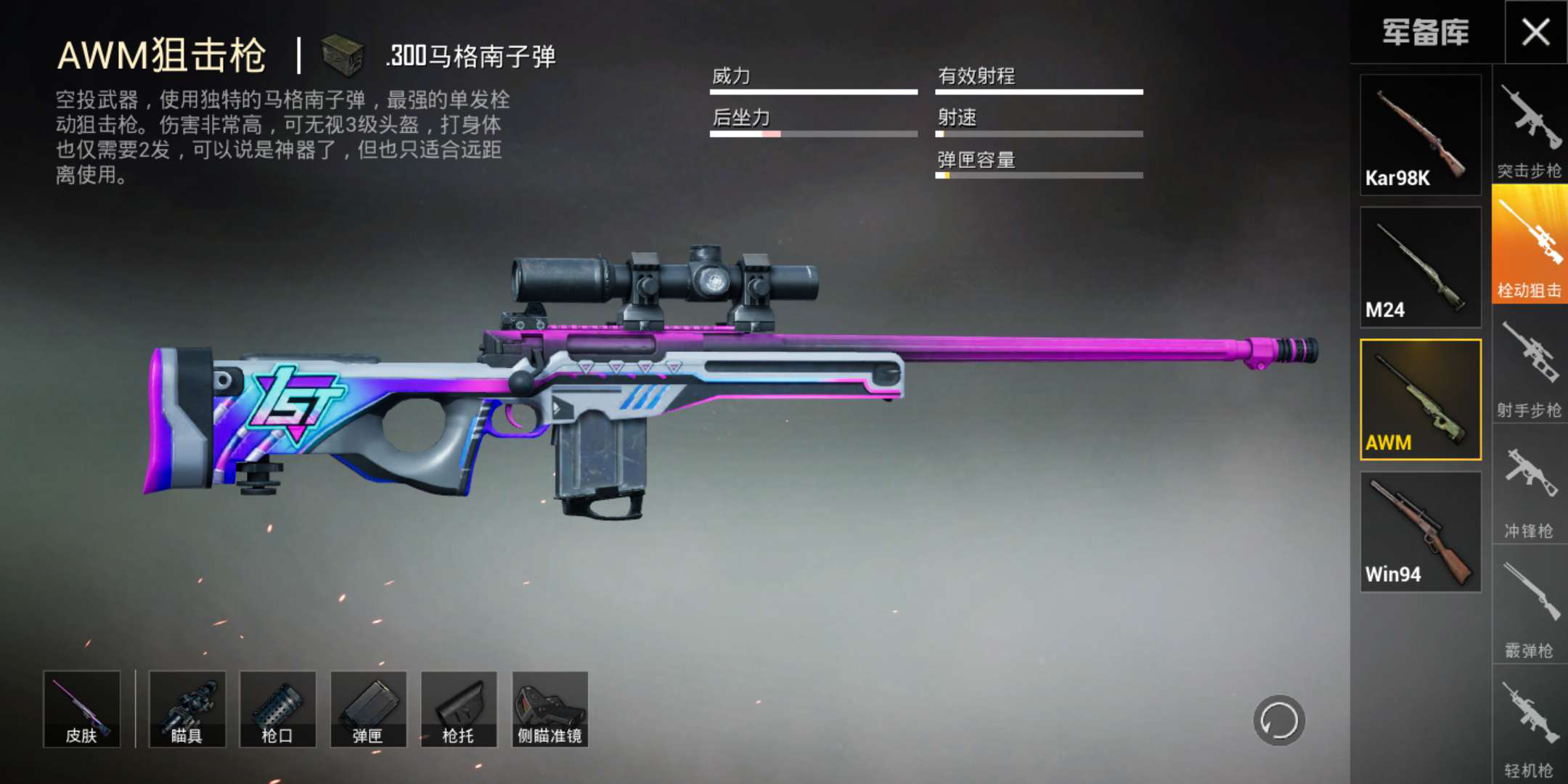Close the armory screen
Viewport: 1568px width, 784px height.
pos(1535,32)
